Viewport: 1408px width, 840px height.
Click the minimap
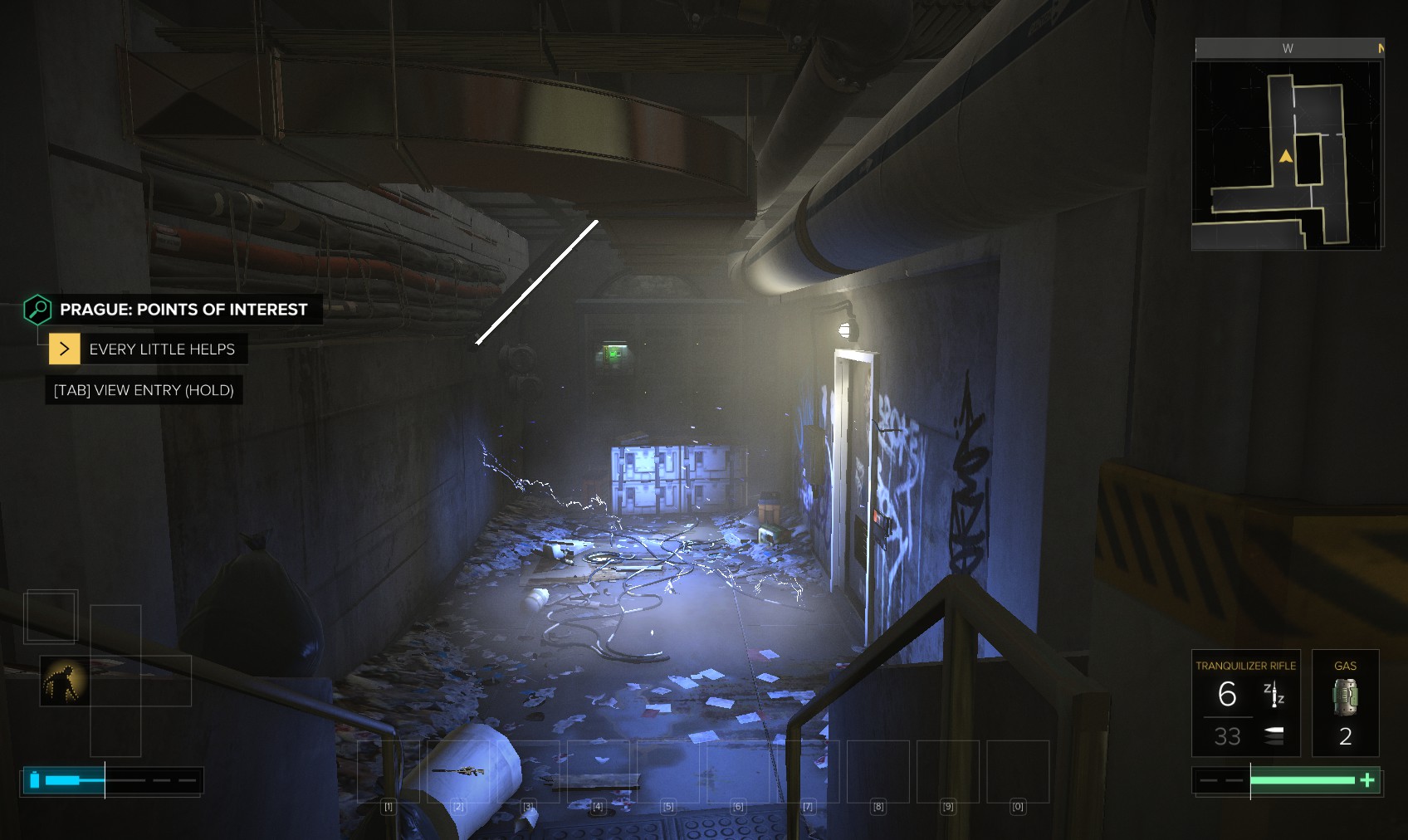tap(1286, 155)
